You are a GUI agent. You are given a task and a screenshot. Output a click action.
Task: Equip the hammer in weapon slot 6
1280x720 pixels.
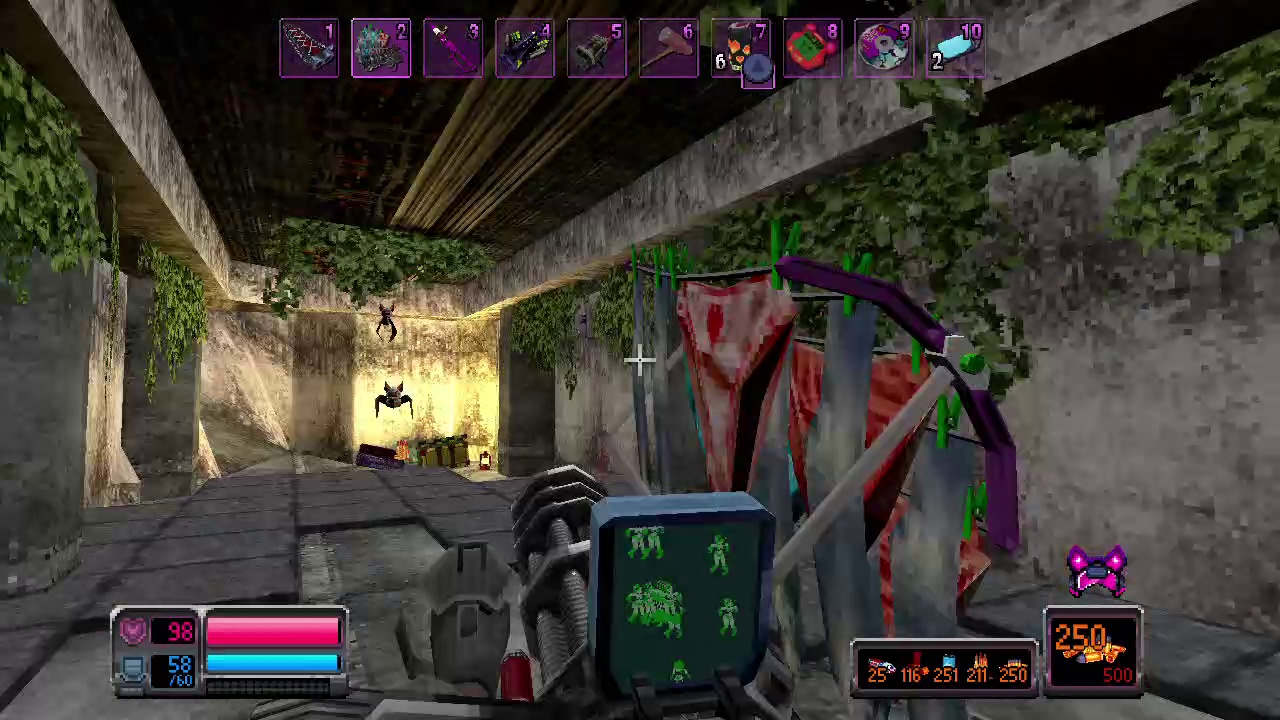coord(669,47)
